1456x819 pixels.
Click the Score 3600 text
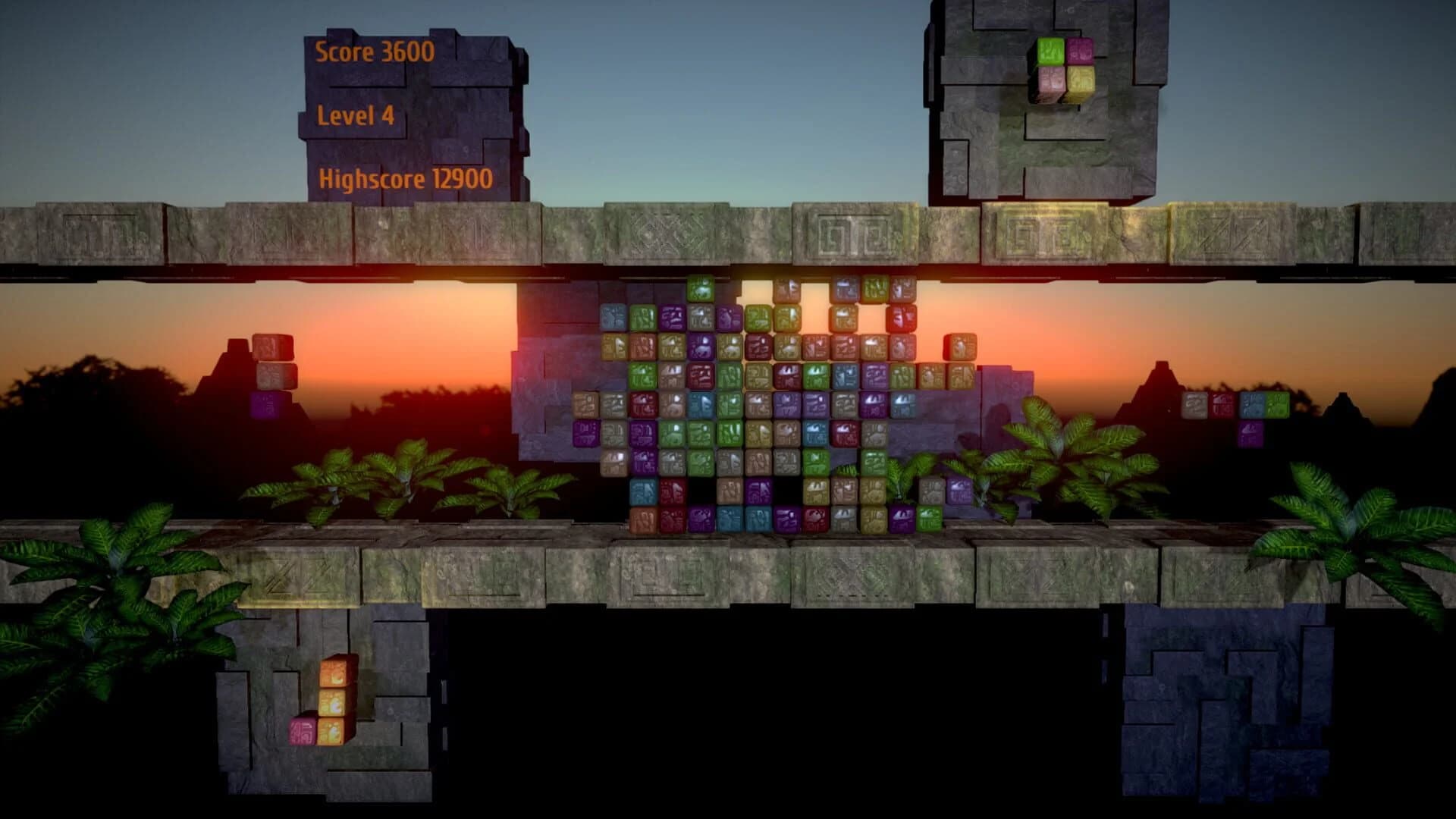click(375, 54)
